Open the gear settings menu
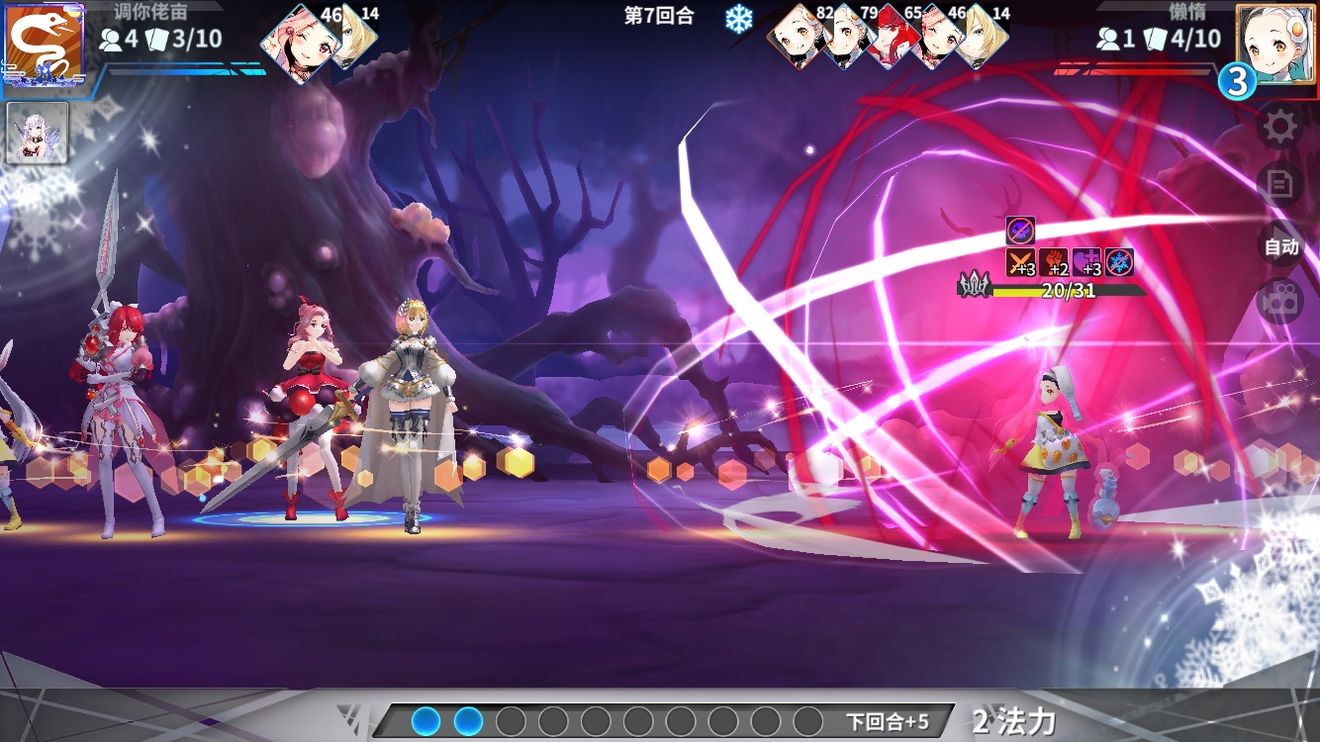 click(x=1280, y=127)
